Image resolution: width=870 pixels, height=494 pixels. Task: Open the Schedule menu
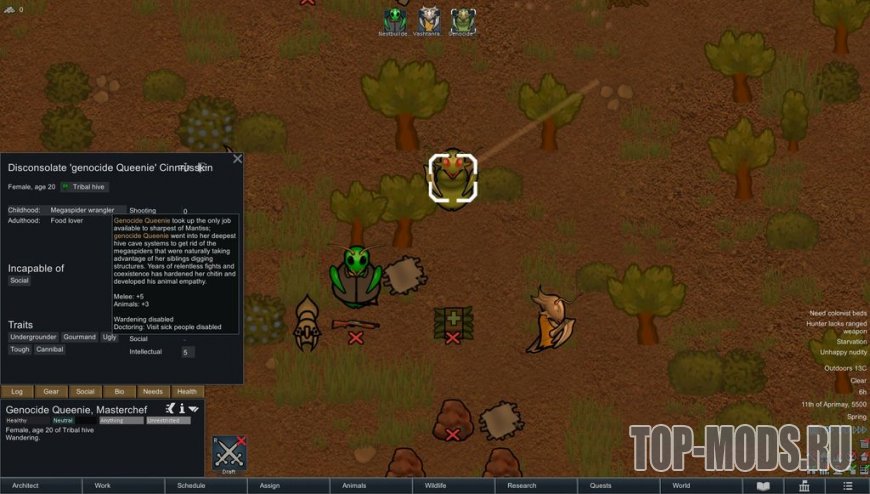point(191,486)
